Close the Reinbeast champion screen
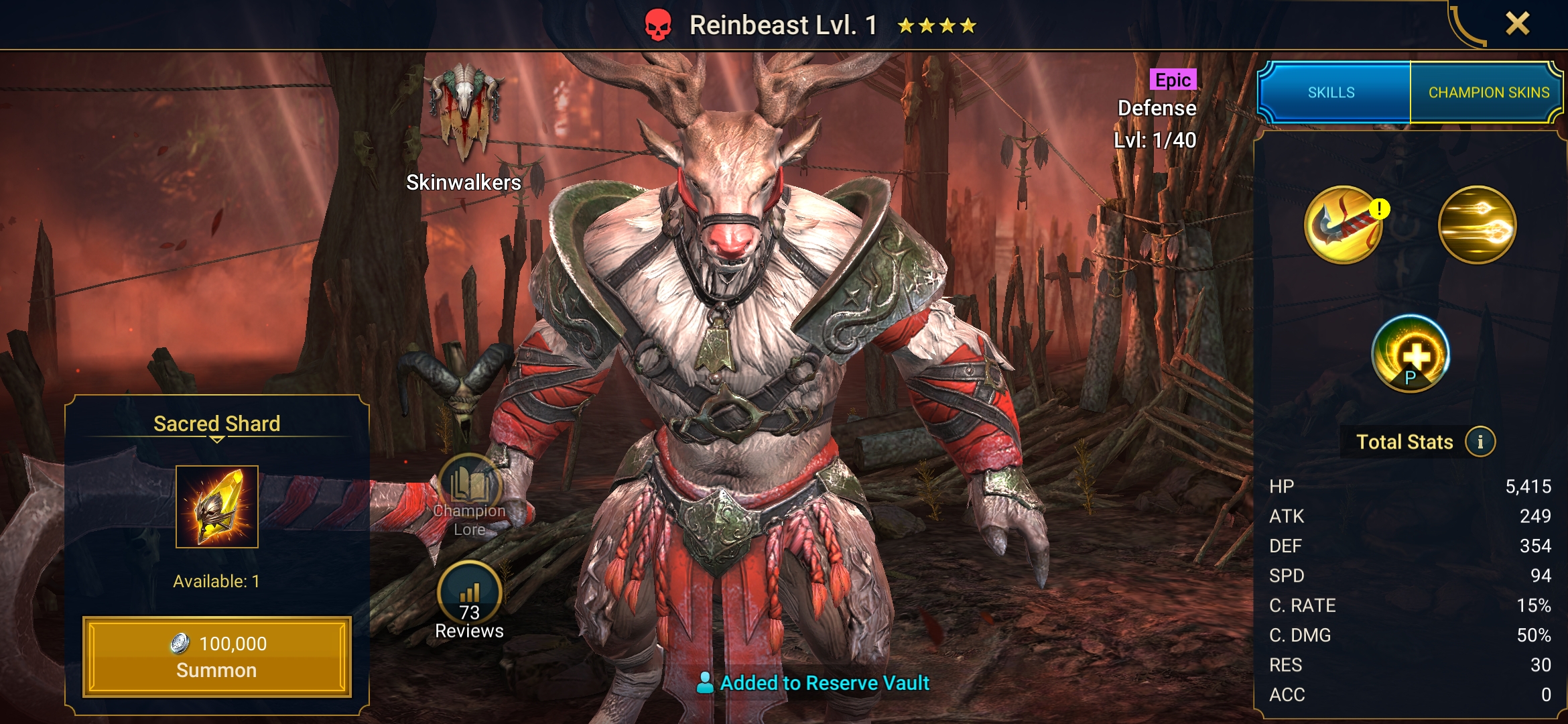This screenshot has width=1568, height=724. (1517, 24)
